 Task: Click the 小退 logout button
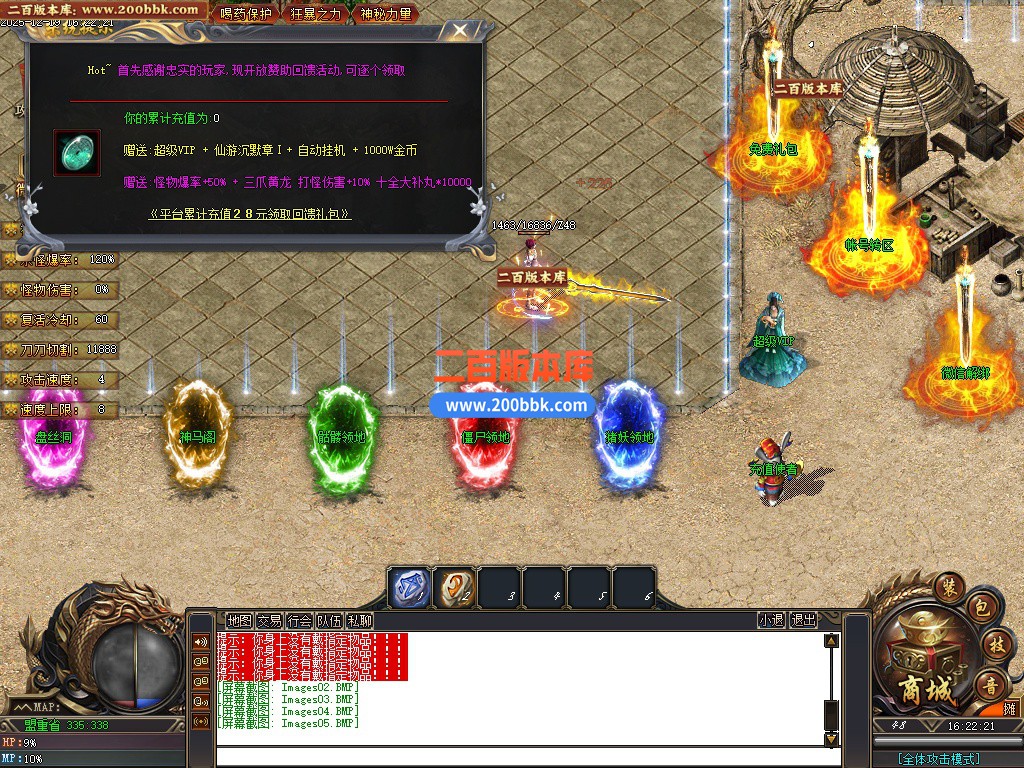point(771,620)
